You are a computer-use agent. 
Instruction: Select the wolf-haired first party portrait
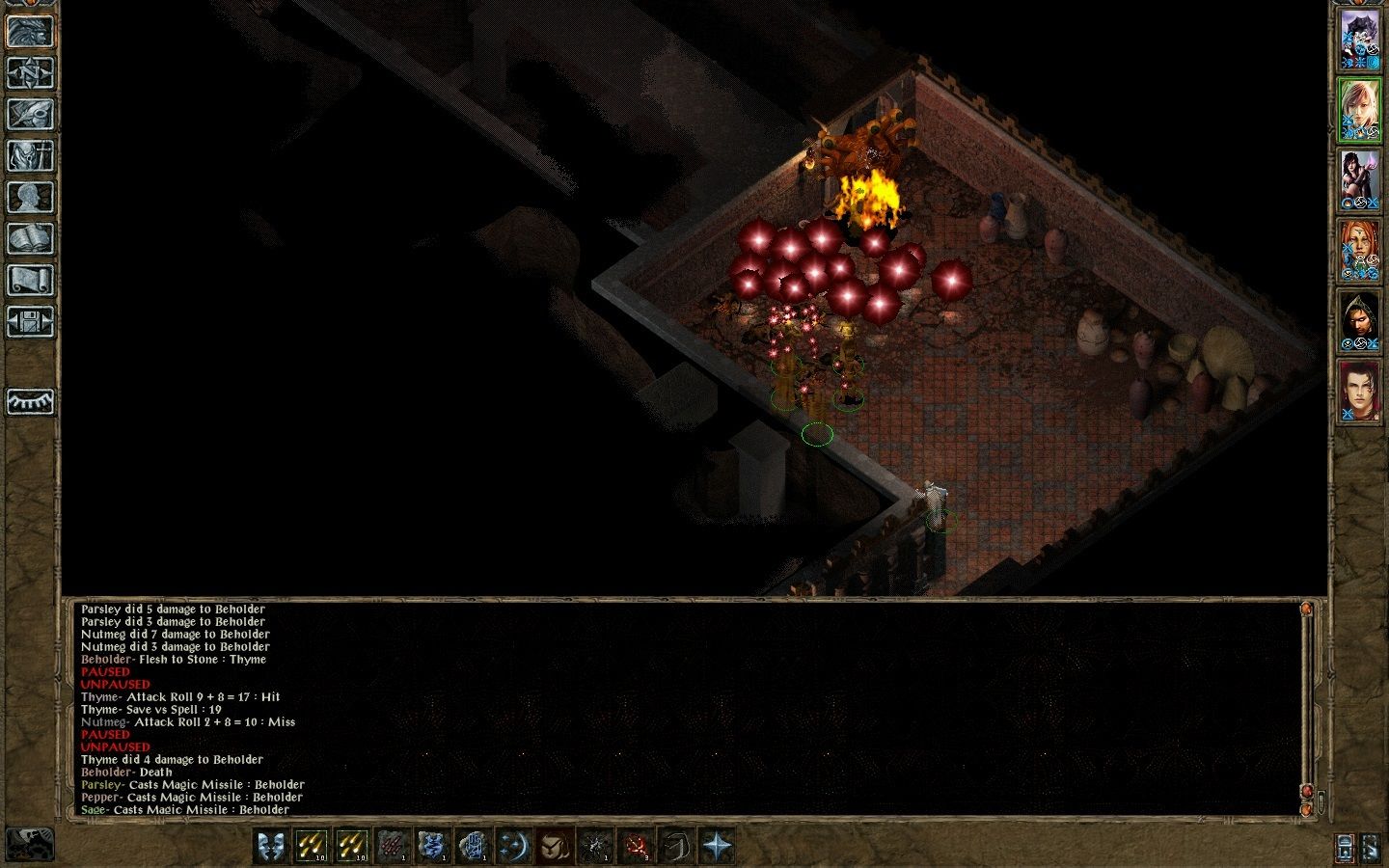[1360, 41]
